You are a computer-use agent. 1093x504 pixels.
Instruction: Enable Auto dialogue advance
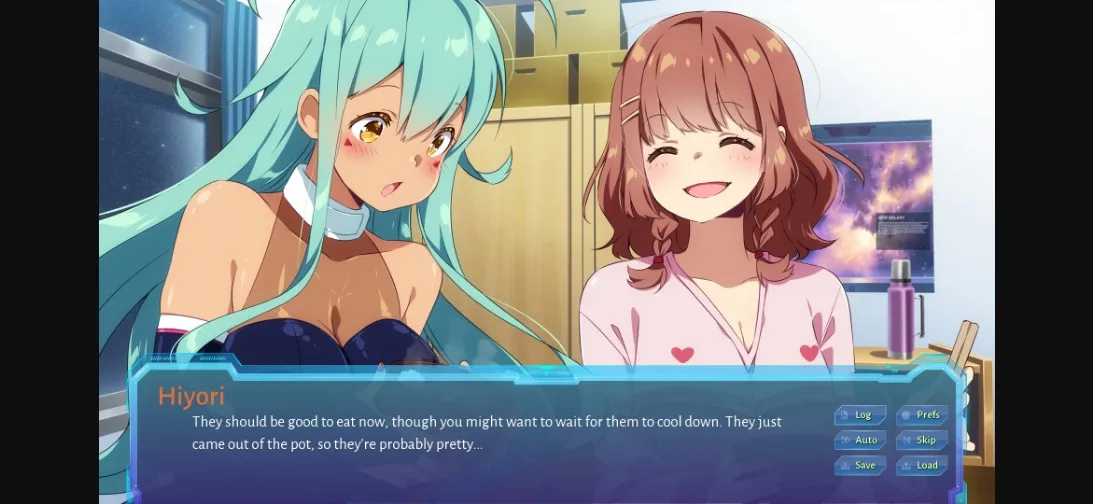[860, 440]
